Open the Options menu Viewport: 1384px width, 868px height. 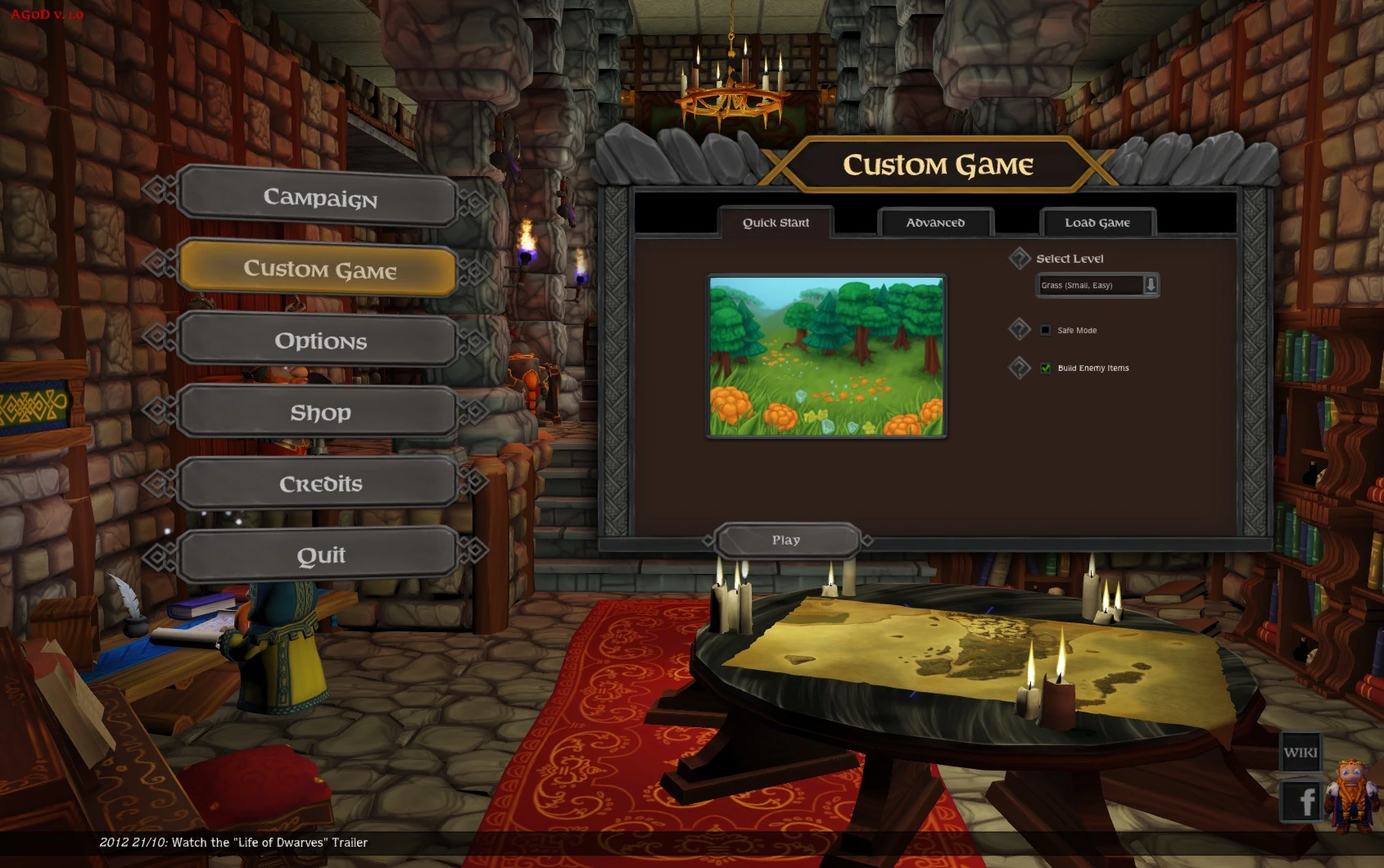[x=319, y=341]
